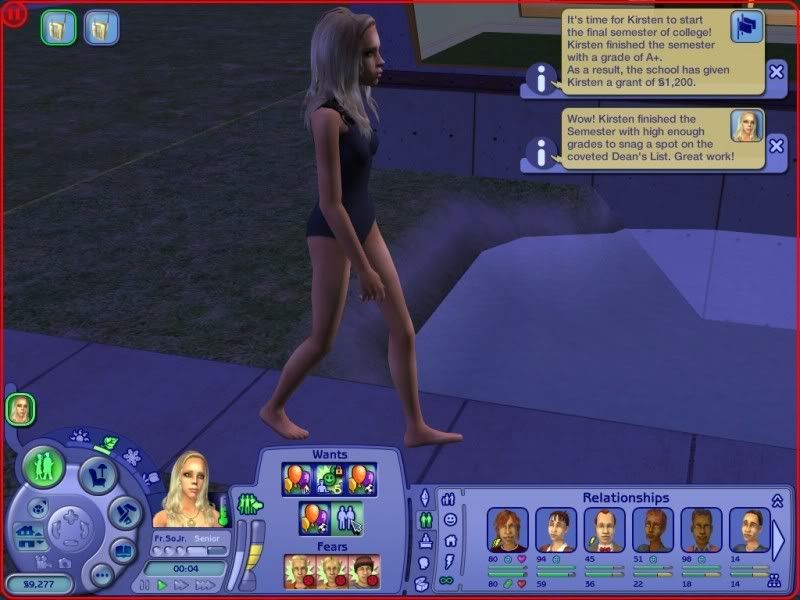The height and width of the screenshot is (600, 800).
Task: Select the red-haired Sim relationship portrait
Action: point(506,529)
